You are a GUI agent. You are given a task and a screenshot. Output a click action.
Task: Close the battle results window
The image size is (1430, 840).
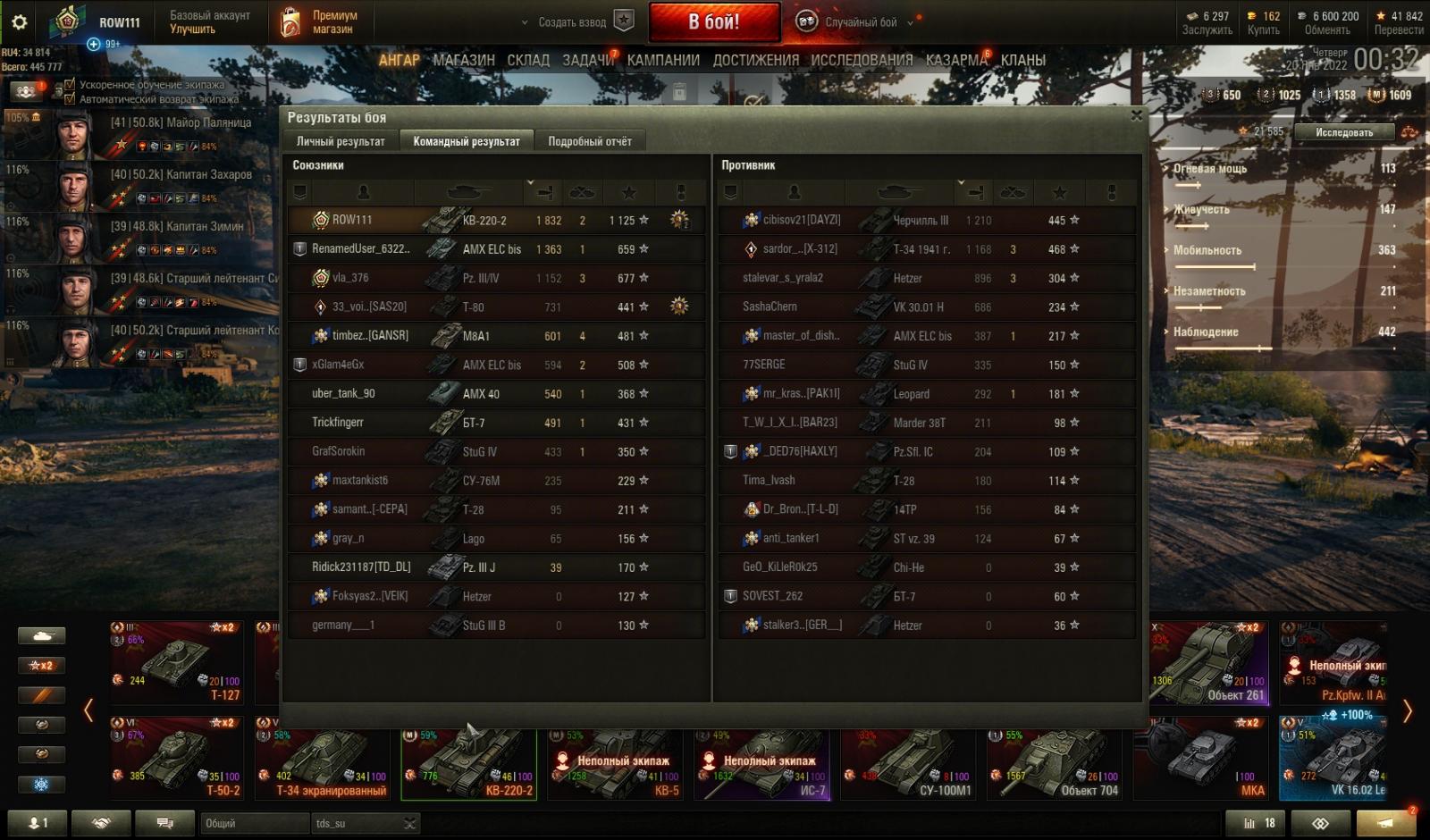point(1136,115)
